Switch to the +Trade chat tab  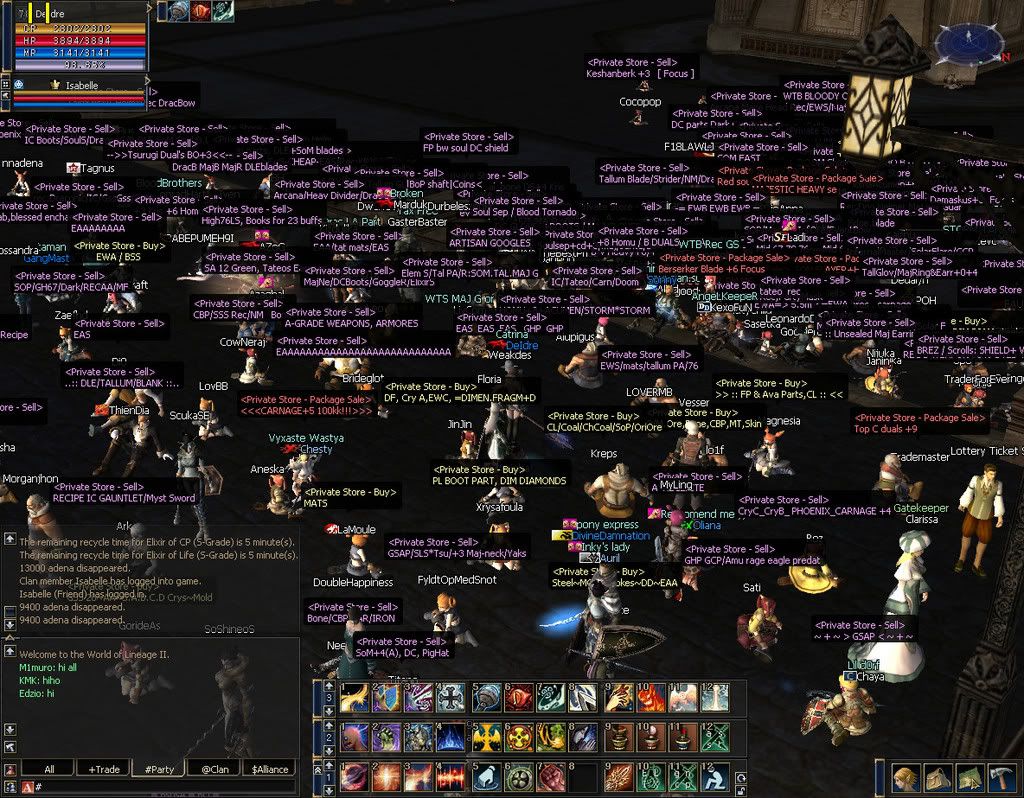(x=105, y=768)
